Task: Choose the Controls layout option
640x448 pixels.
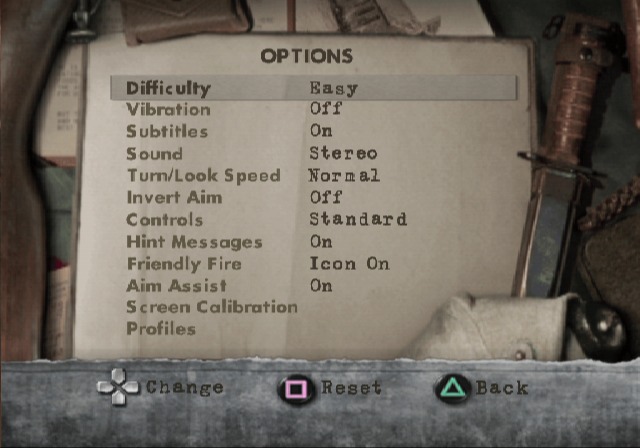Action: pos(164,220)
